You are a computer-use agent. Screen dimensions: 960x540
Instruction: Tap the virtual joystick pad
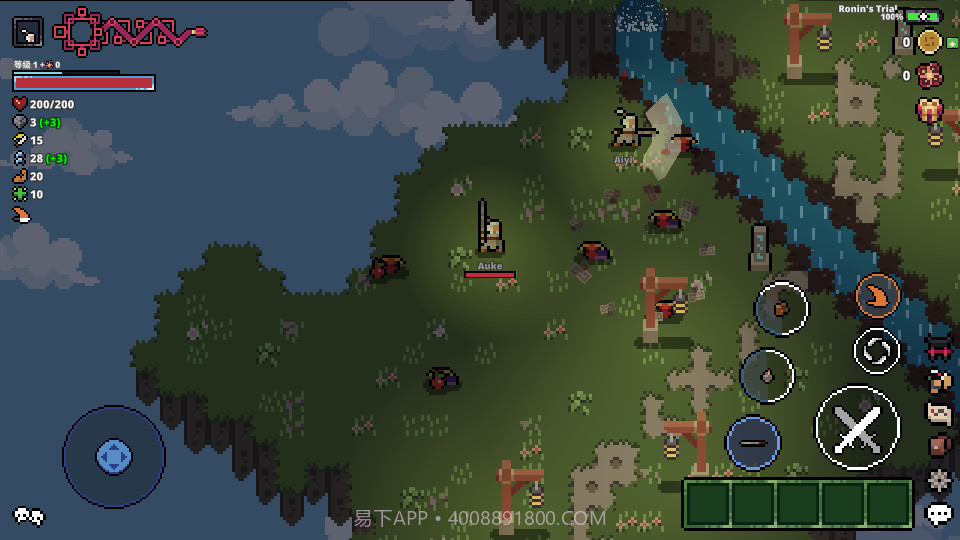point(113,457)
